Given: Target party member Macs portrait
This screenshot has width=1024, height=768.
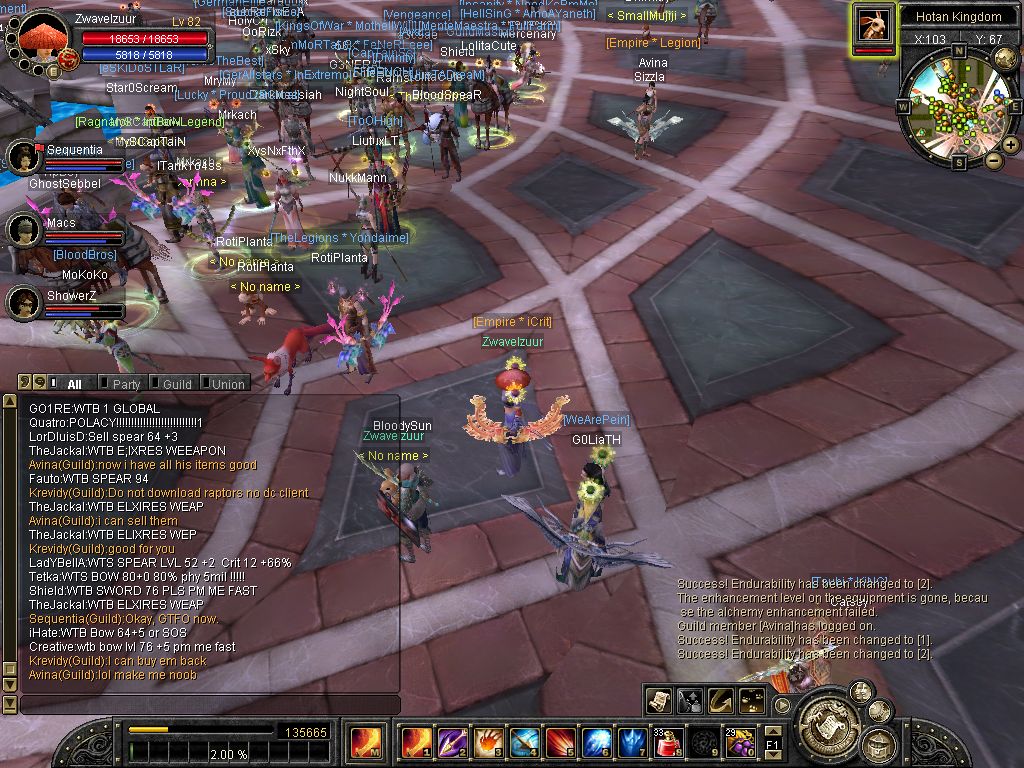Looking at the screenshot, I should coord(21,230).
